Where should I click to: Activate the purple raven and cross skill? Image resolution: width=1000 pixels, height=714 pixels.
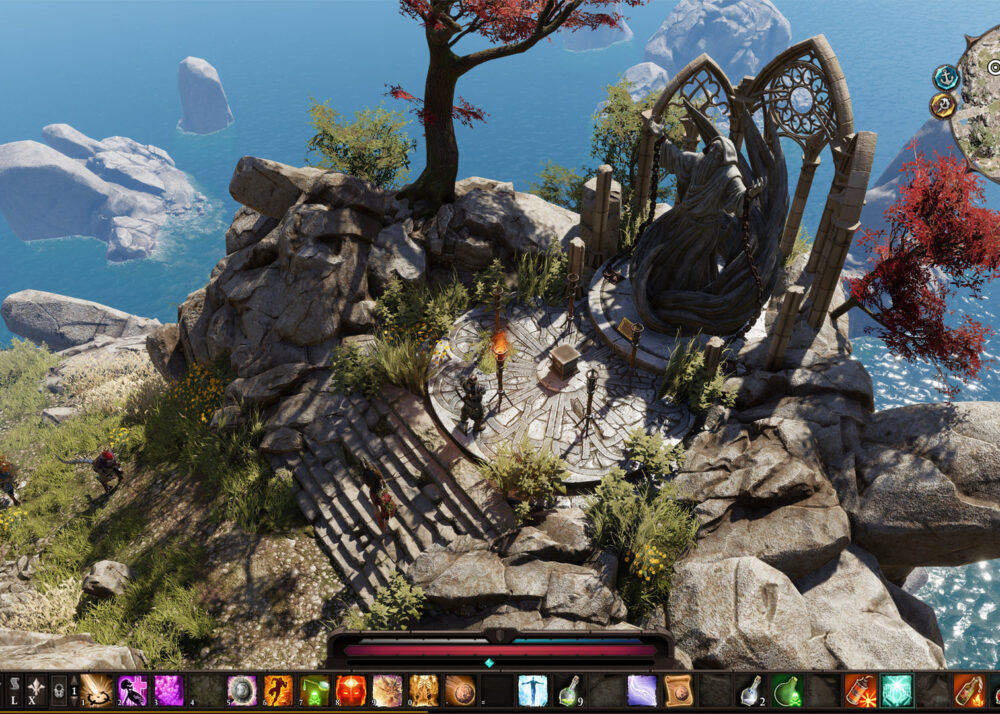tap(132, 691)
